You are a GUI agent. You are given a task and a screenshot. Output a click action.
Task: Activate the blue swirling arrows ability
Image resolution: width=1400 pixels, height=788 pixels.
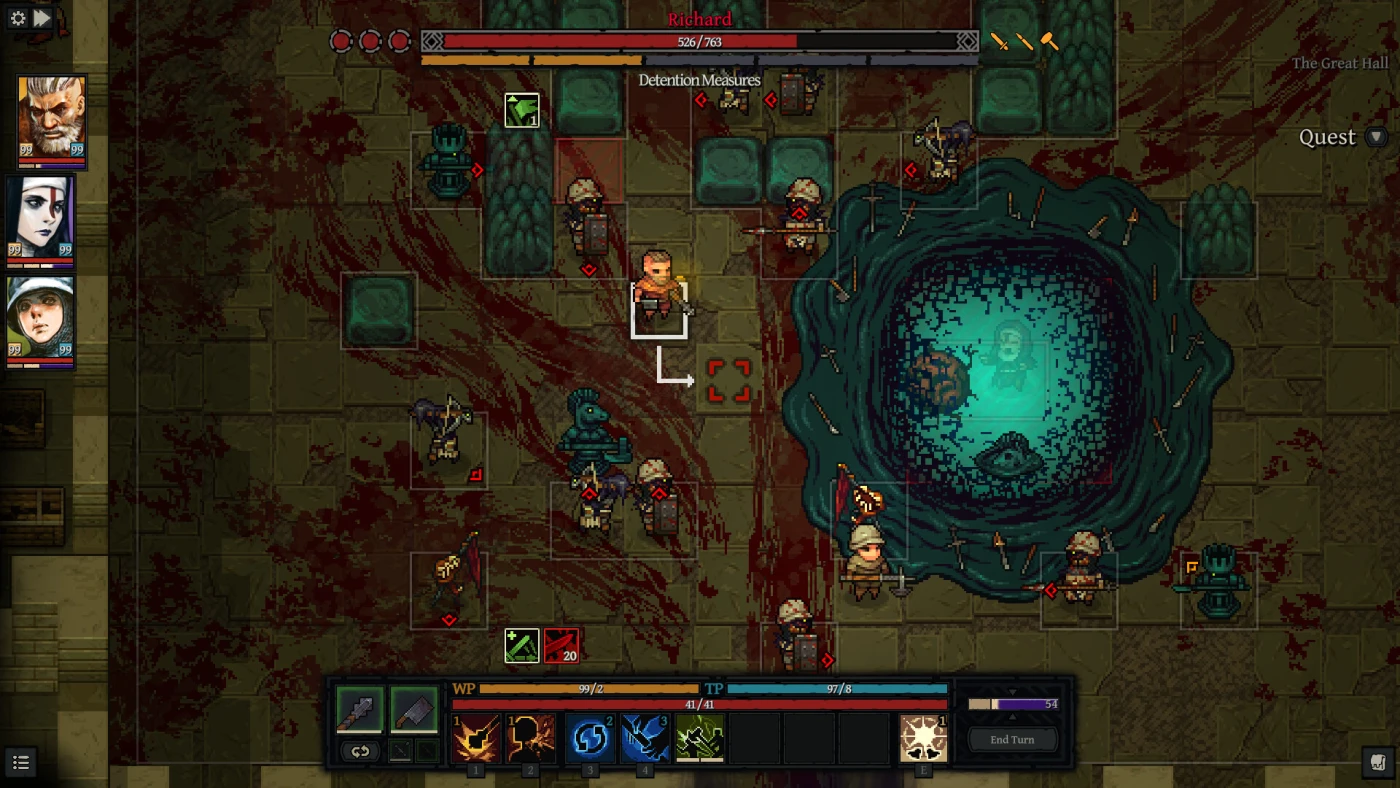[x=591, y=739]
